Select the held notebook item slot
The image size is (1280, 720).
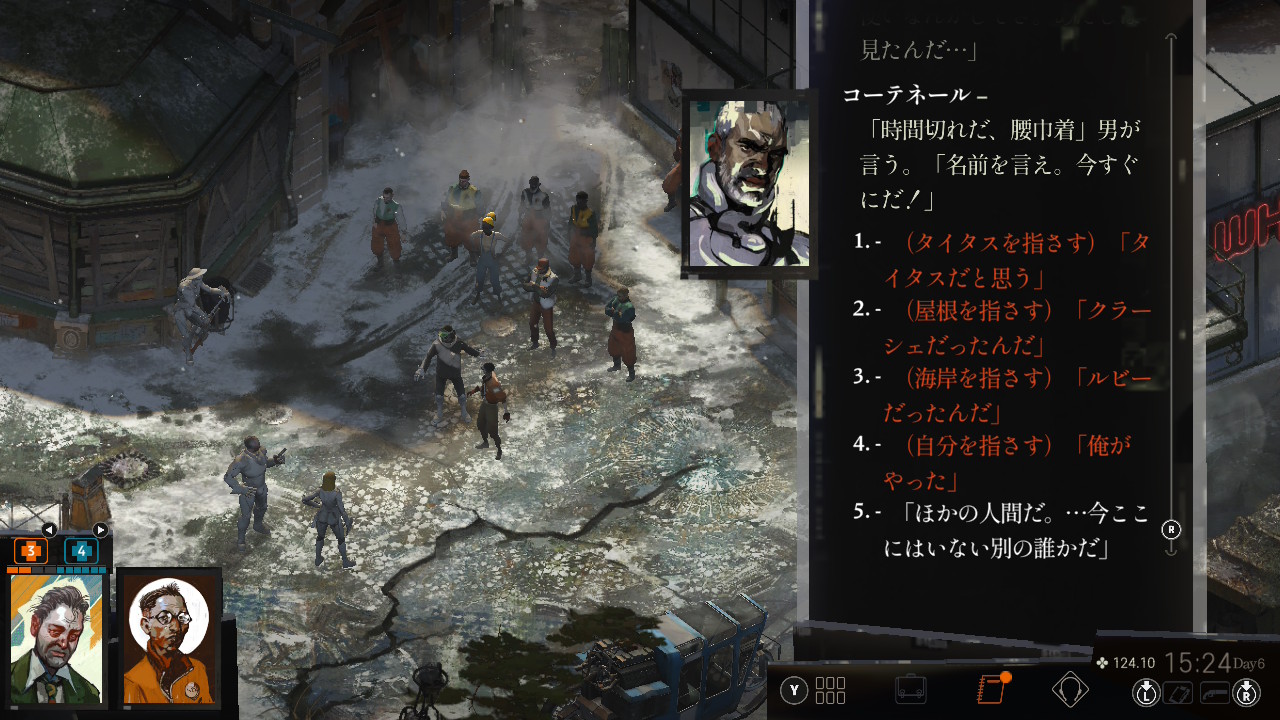pos(1180,692)
